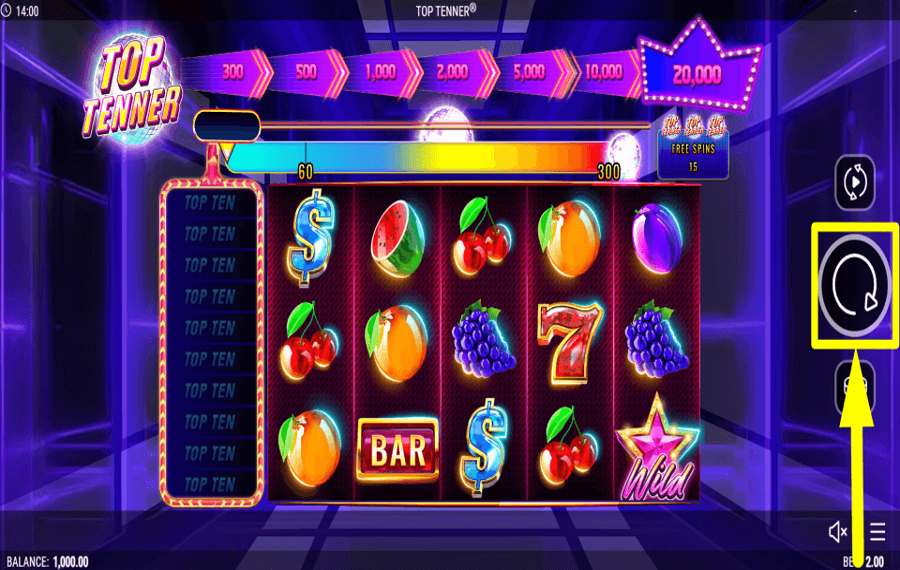Toggle sound with the muted speaker icon
The image size is (900, 570).
(838, 531)
